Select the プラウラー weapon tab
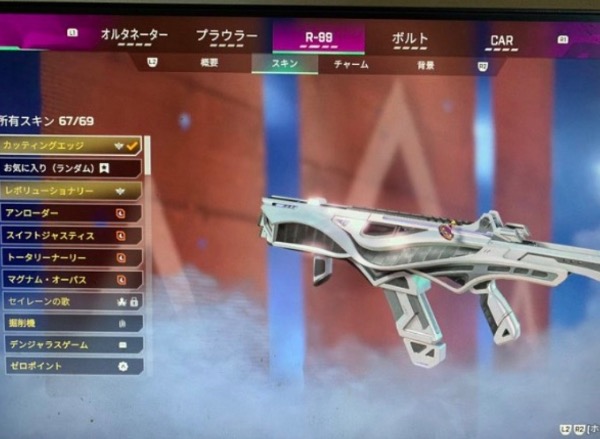This screenshot has height=439, width=600. 226,37
